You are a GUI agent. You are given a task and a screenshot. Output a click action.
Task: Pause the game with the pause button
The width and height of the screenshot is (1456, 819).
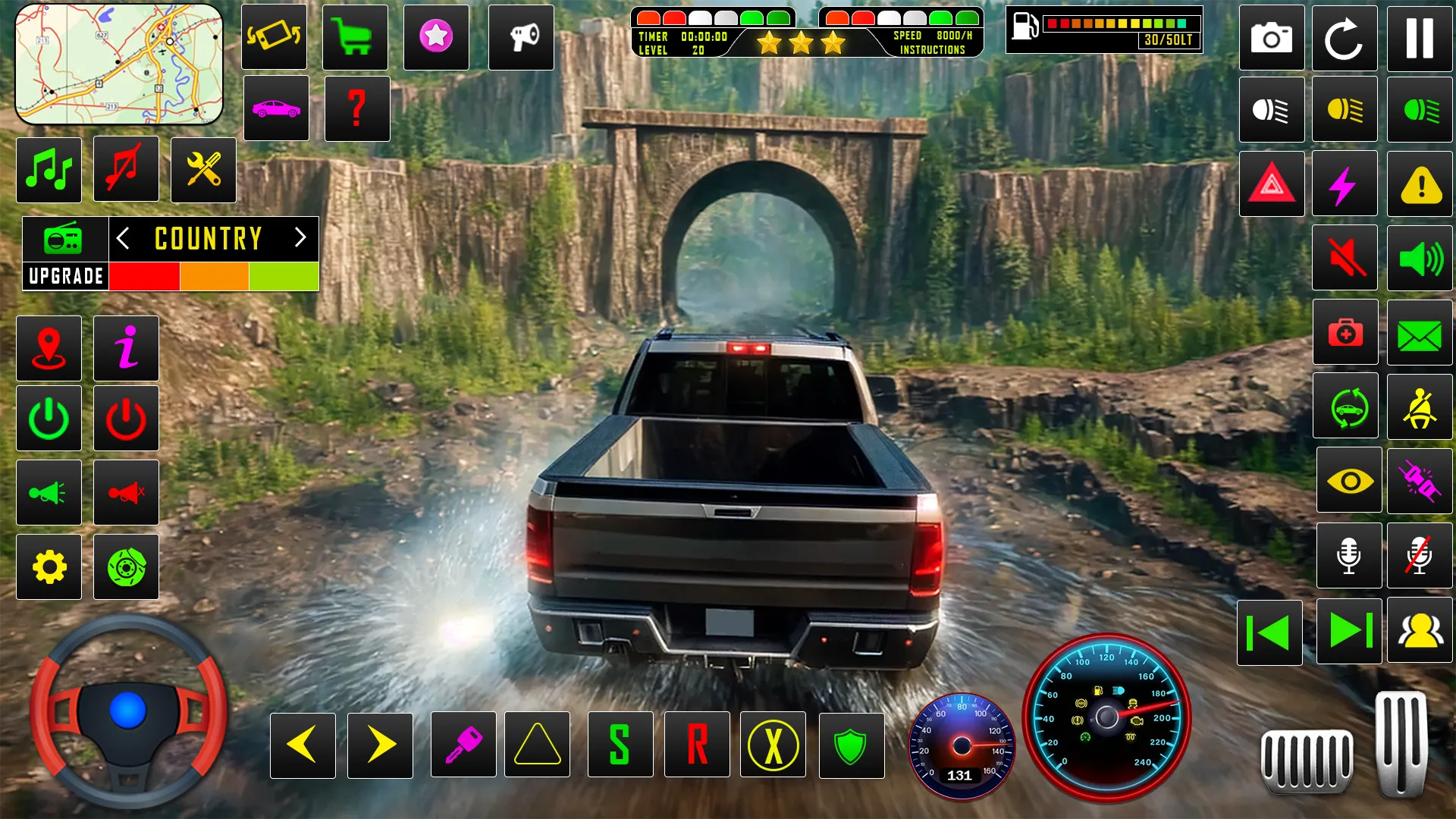(1420, 38)
